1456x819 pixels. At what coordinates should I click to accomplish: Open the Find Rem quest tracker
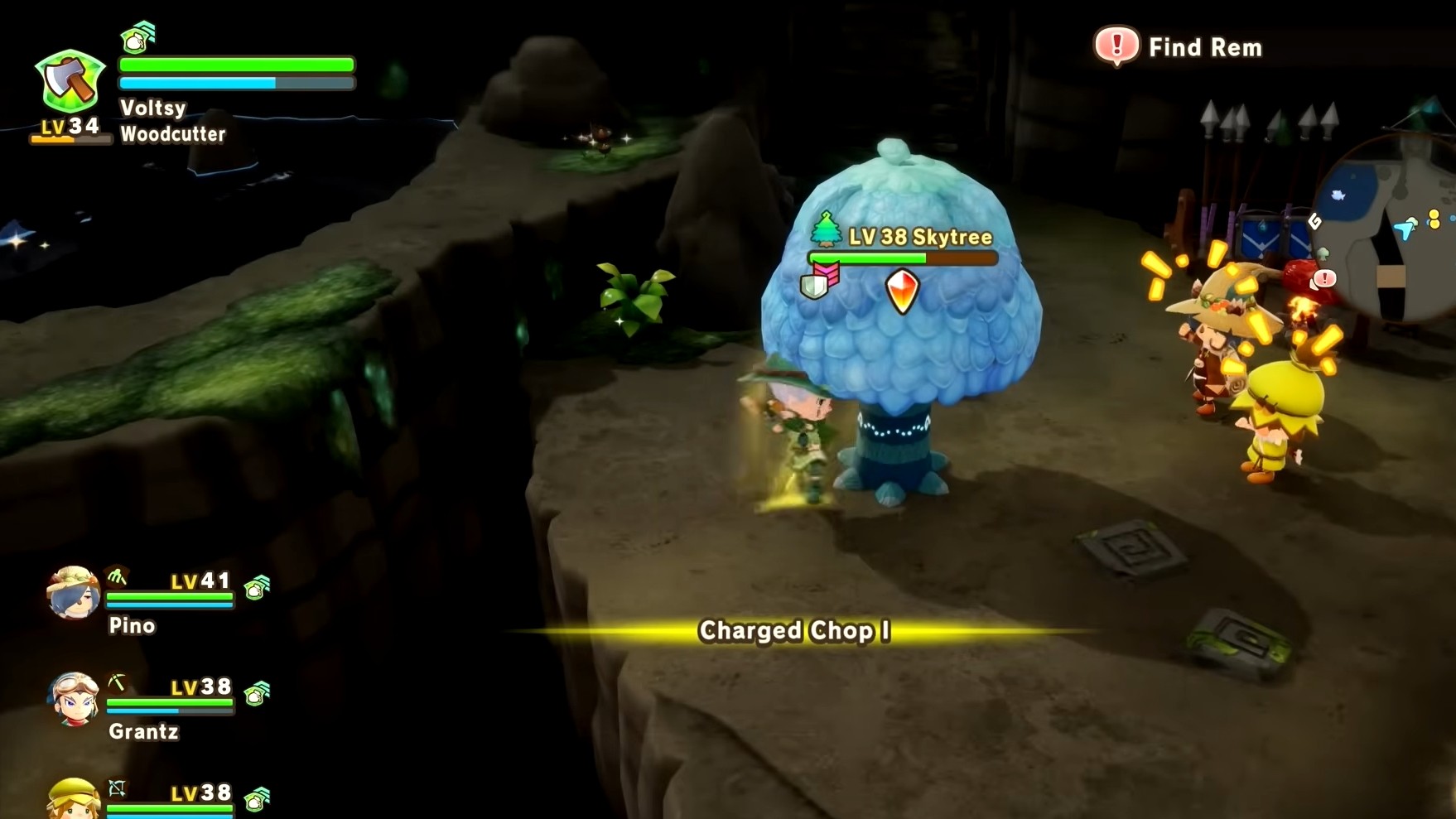pos(1179,46)
